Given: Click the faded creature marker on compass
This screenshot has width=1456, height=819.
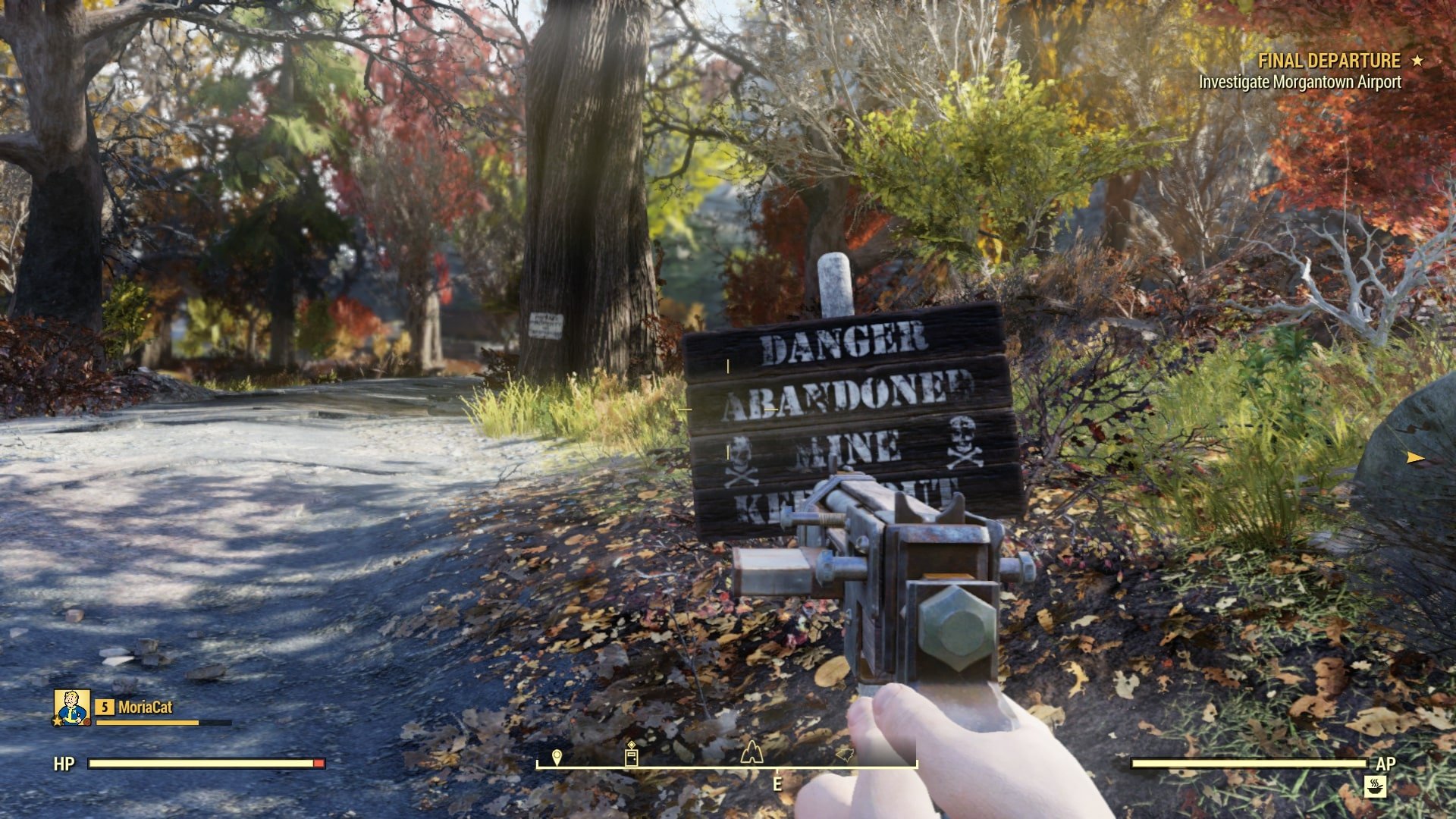Looking at the screenshot, I should pyautogui.click(x=845, y=755).
